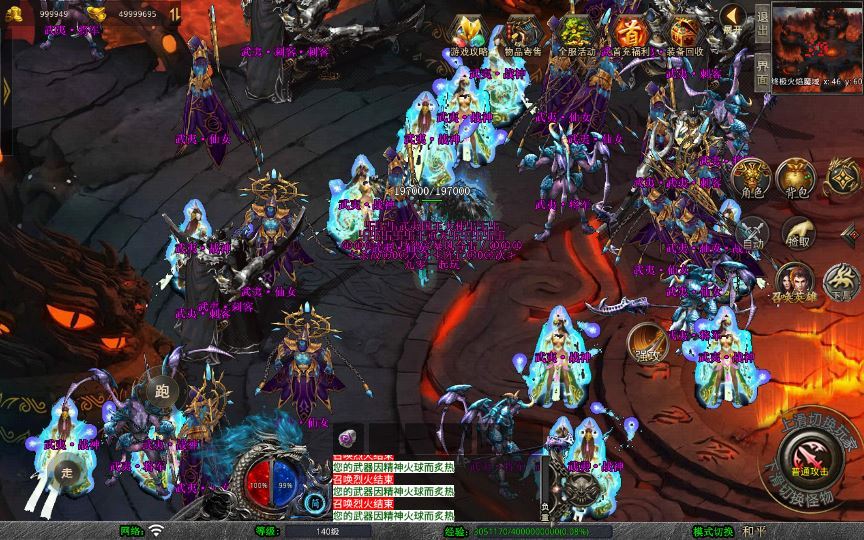Tap the 普通攻击 normal attack button
This screenshot has height=540, width=864.
pos(809,456)
